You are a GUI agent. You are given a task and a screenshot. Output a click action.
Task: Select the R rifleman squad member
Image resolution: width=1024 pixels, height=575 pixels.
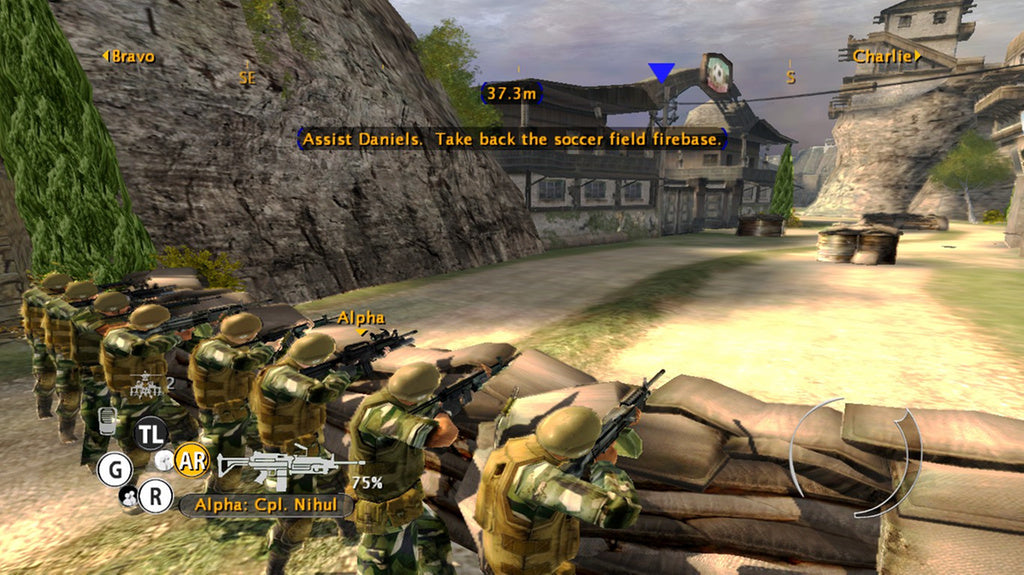[155, 496]
